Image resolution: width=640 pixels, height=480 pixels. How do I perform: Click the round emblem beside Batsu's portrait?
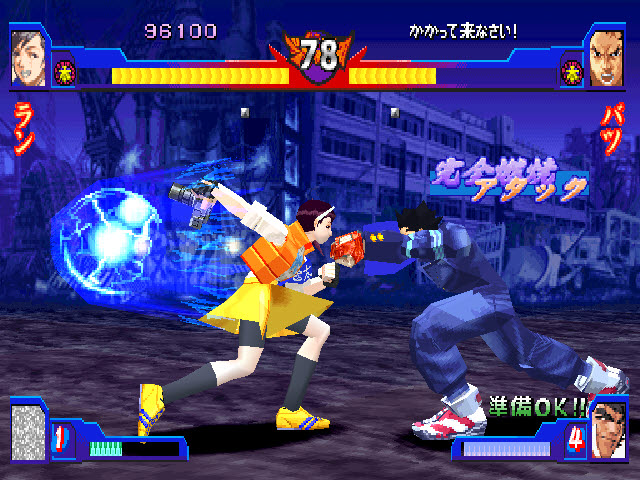point(573,72)
